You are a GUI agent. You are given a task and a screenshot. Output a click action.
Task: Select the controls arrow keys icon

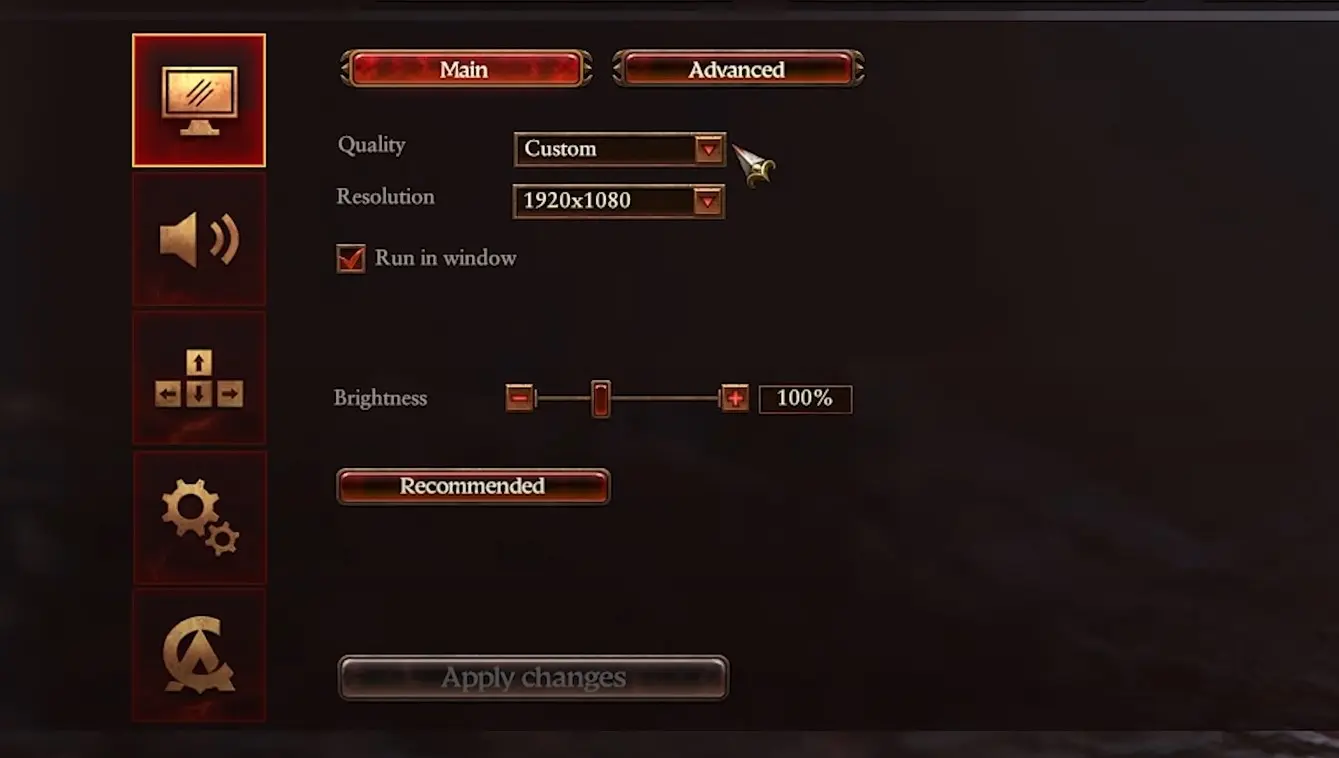pos(199,377)
